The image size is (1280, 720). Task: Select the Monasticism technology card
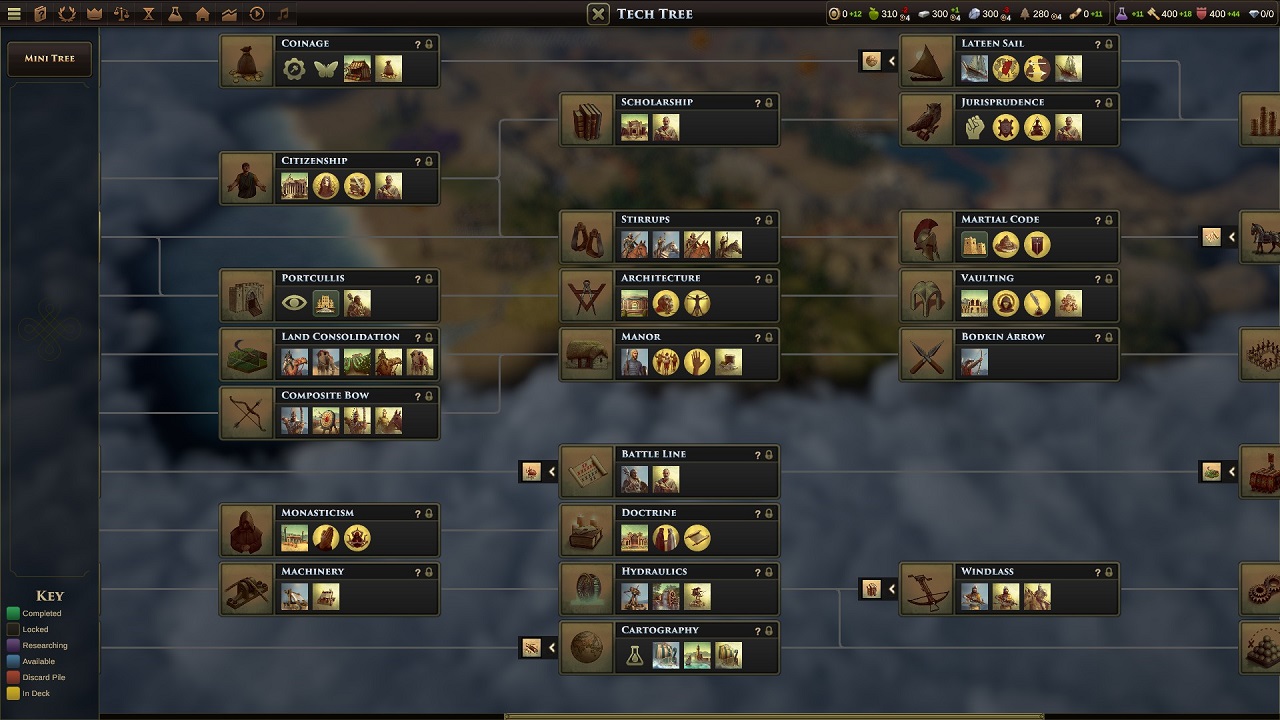click(329, 530)
